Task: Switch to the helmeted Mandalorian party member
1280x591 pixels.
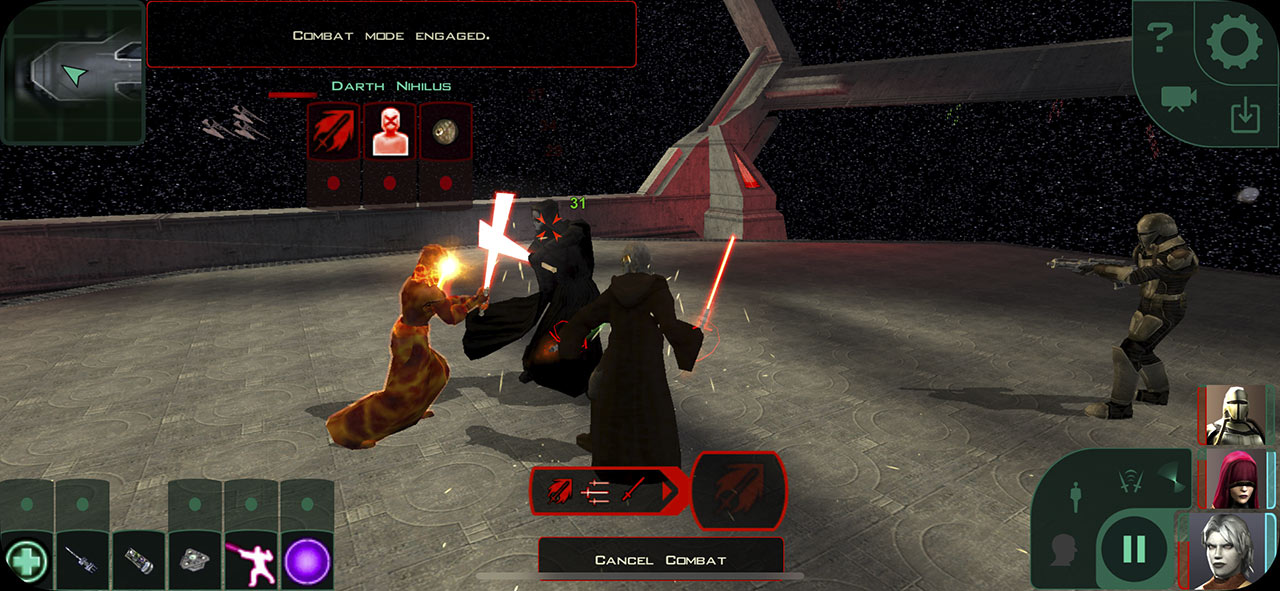Action: pos(1235,414)
